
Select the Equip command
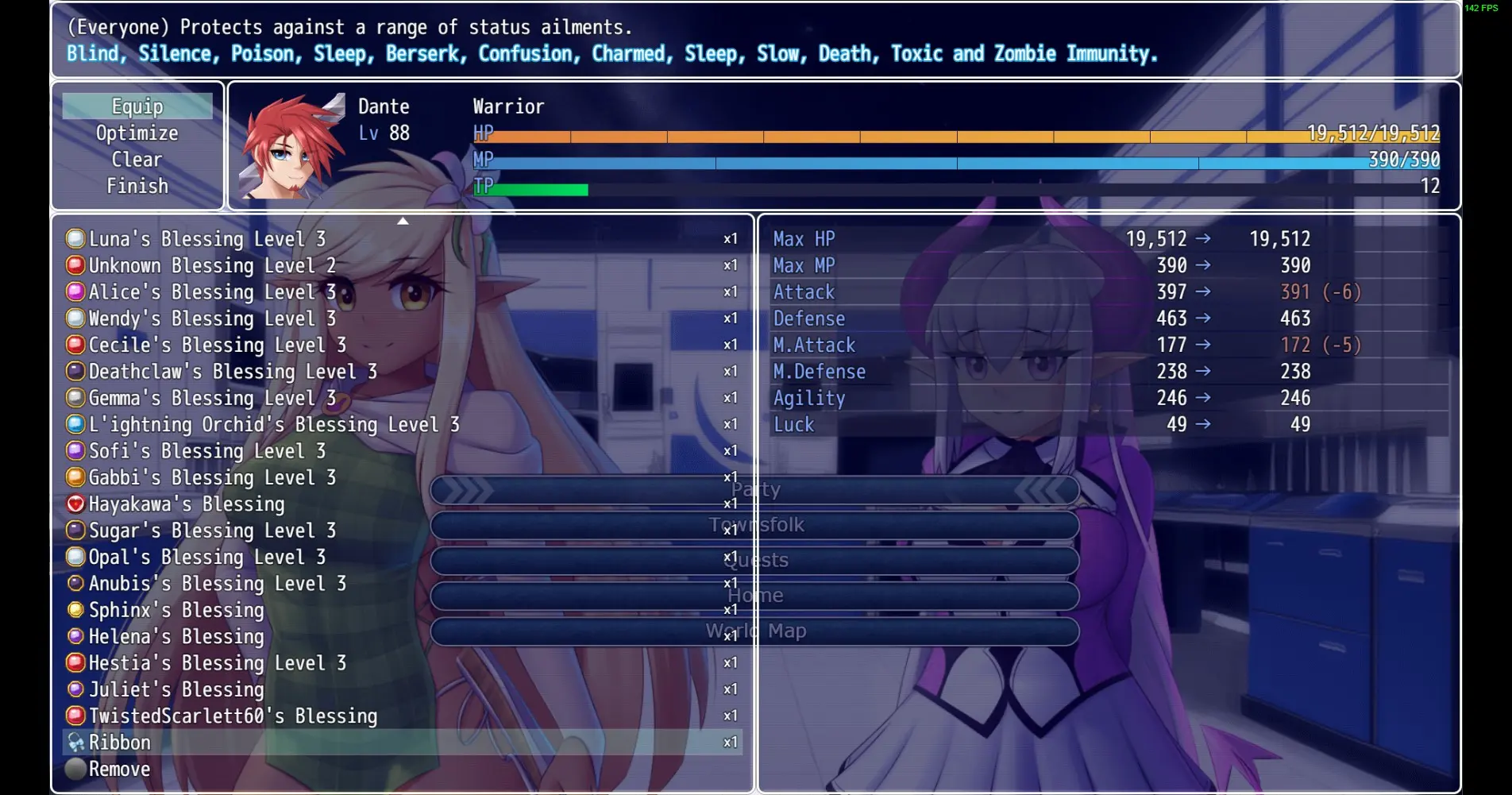tap(137, 106)
